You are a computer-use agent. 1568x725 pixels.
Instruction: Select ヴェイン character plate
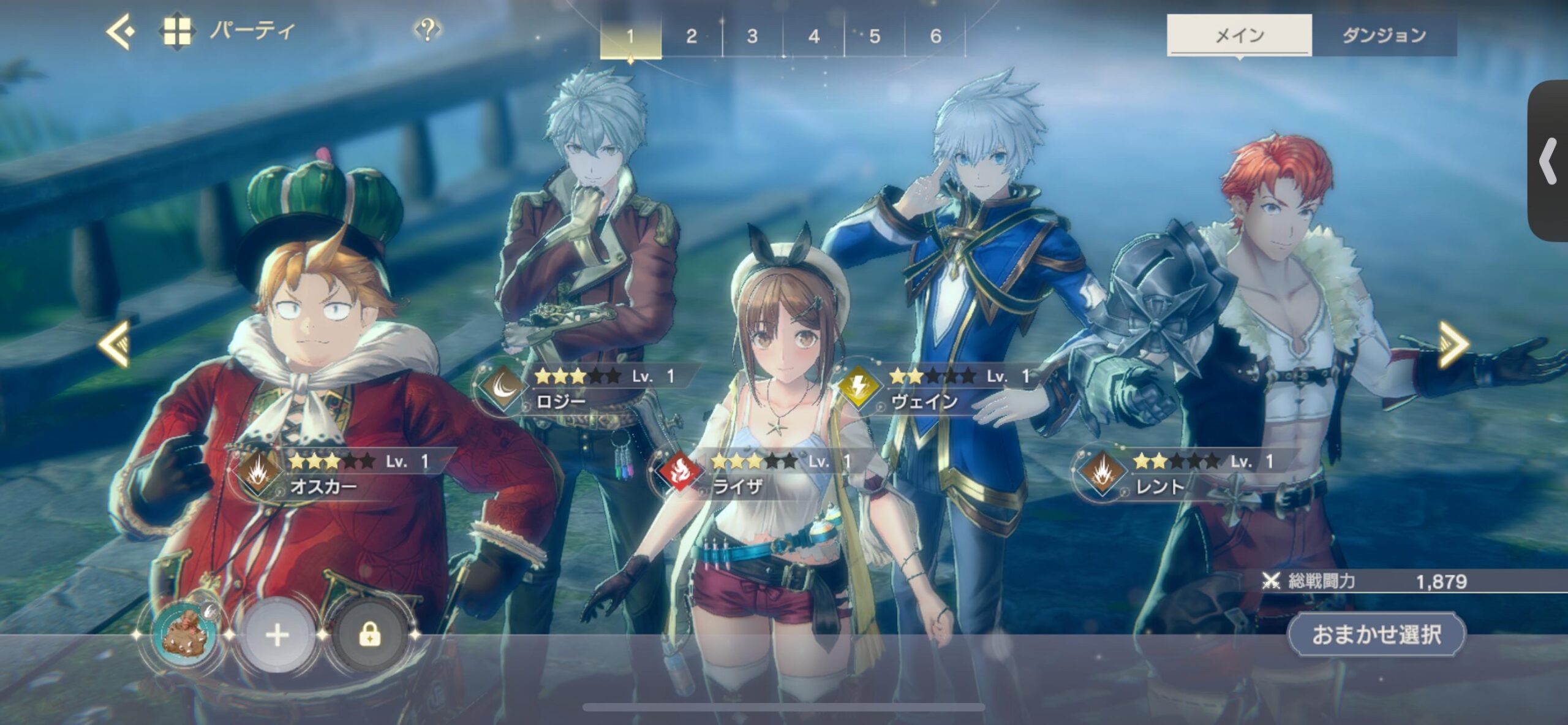coord(937,389)
